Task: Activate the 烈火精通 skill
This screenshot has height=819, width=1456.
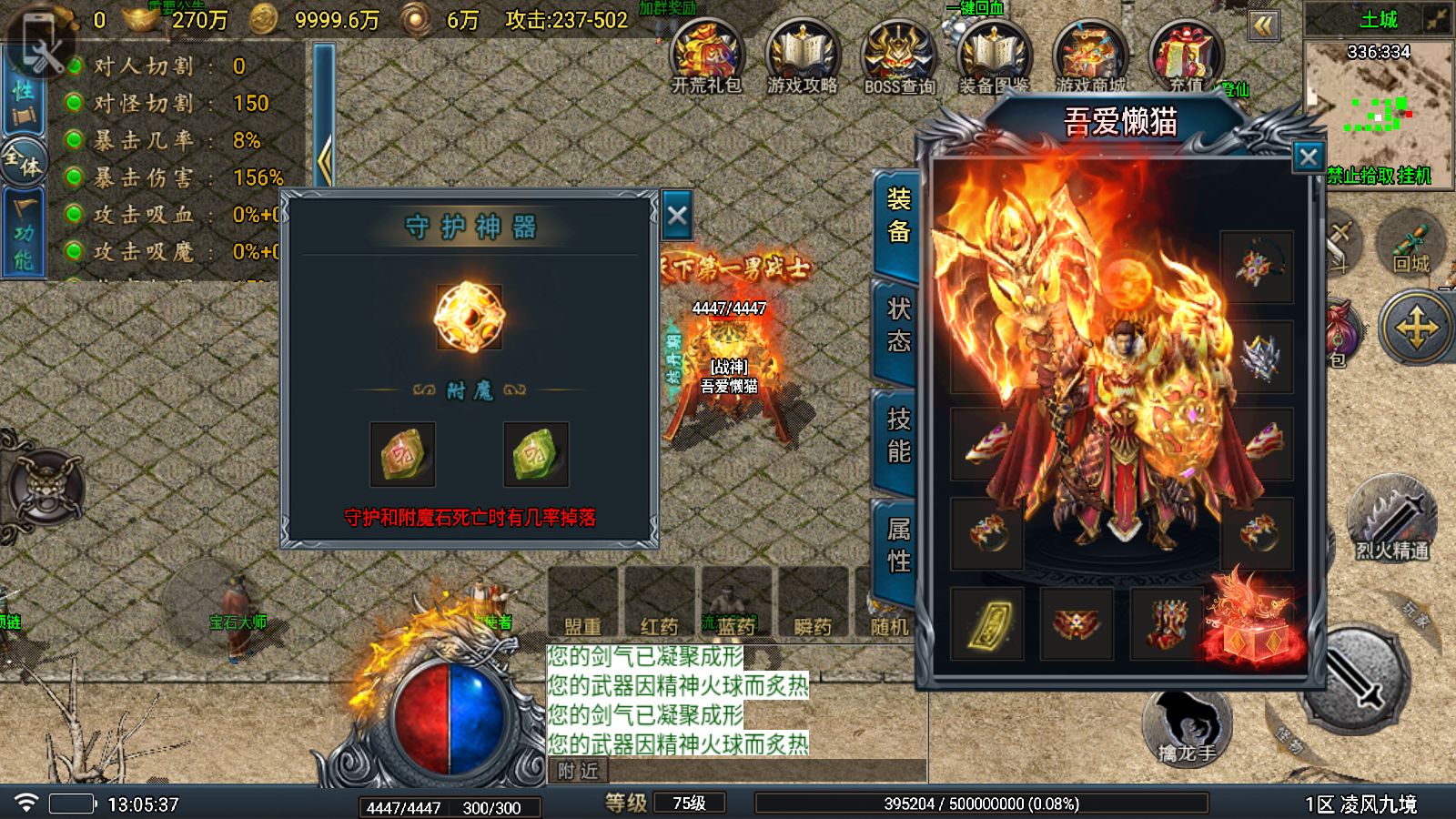Action: 1392,519
